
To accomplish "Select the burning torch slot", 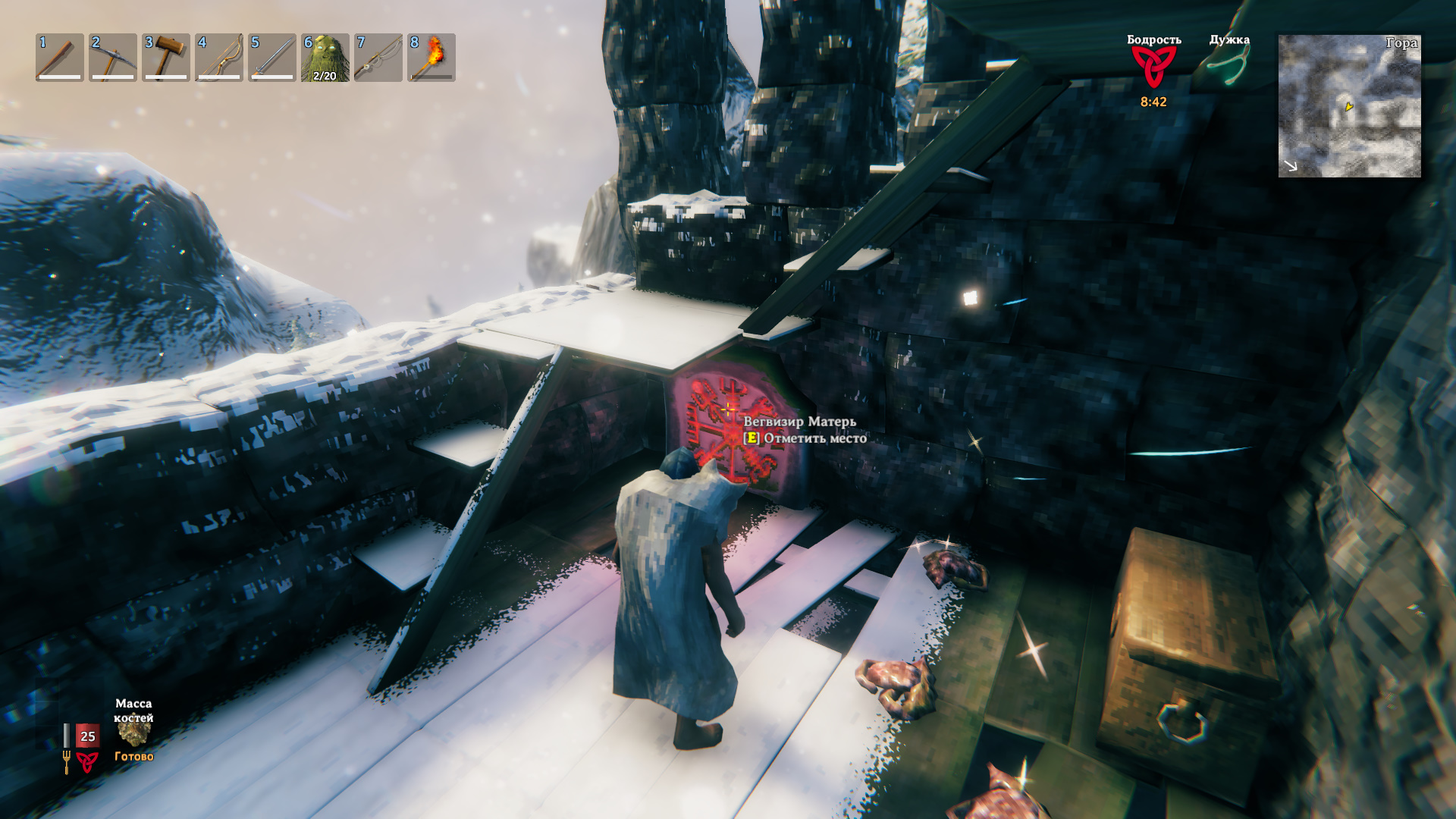I will click(431, 58).
